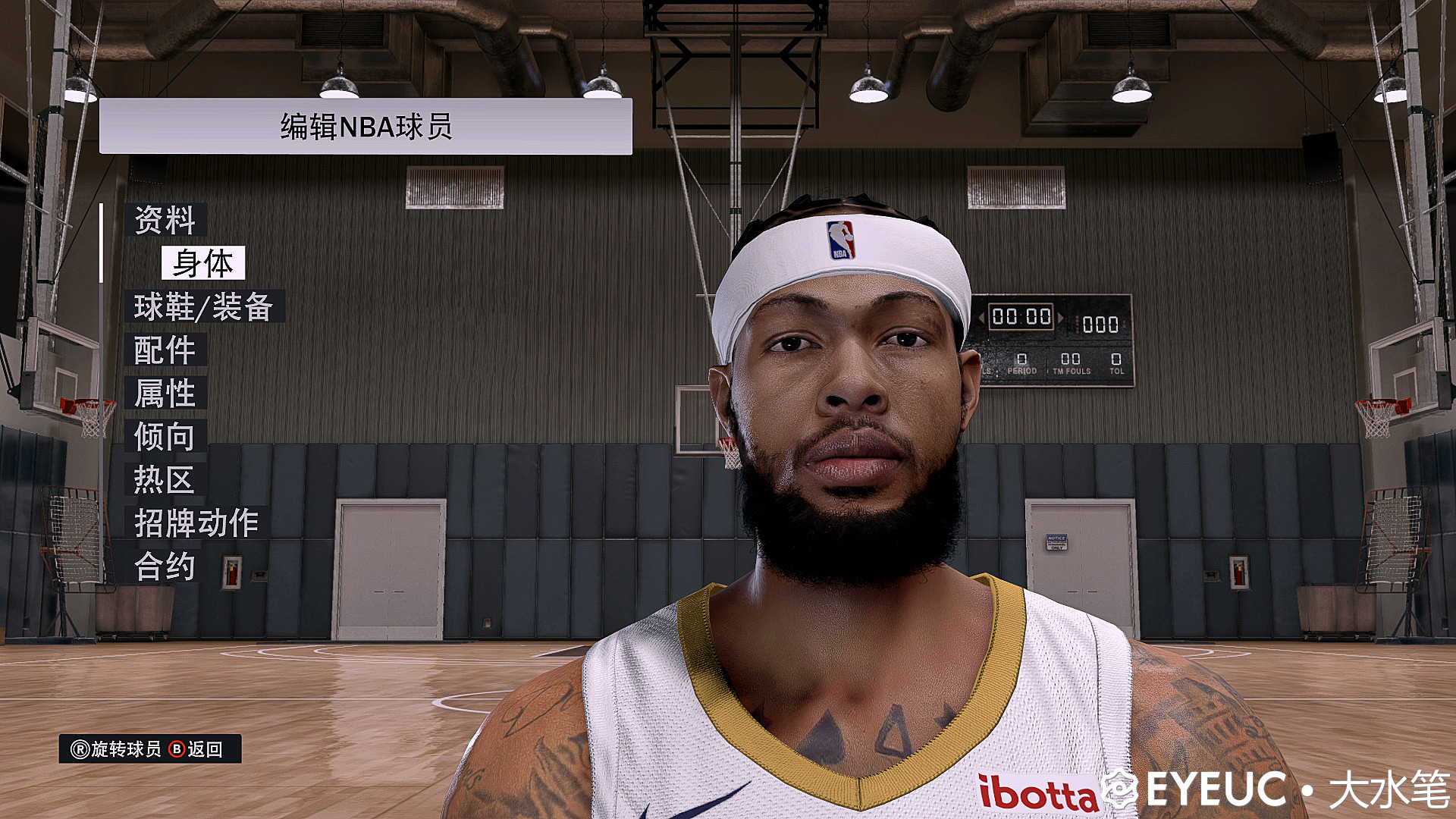Open the 合约 contract menu entry
This screenshot has width=1456, height=819.
point(165,566)
